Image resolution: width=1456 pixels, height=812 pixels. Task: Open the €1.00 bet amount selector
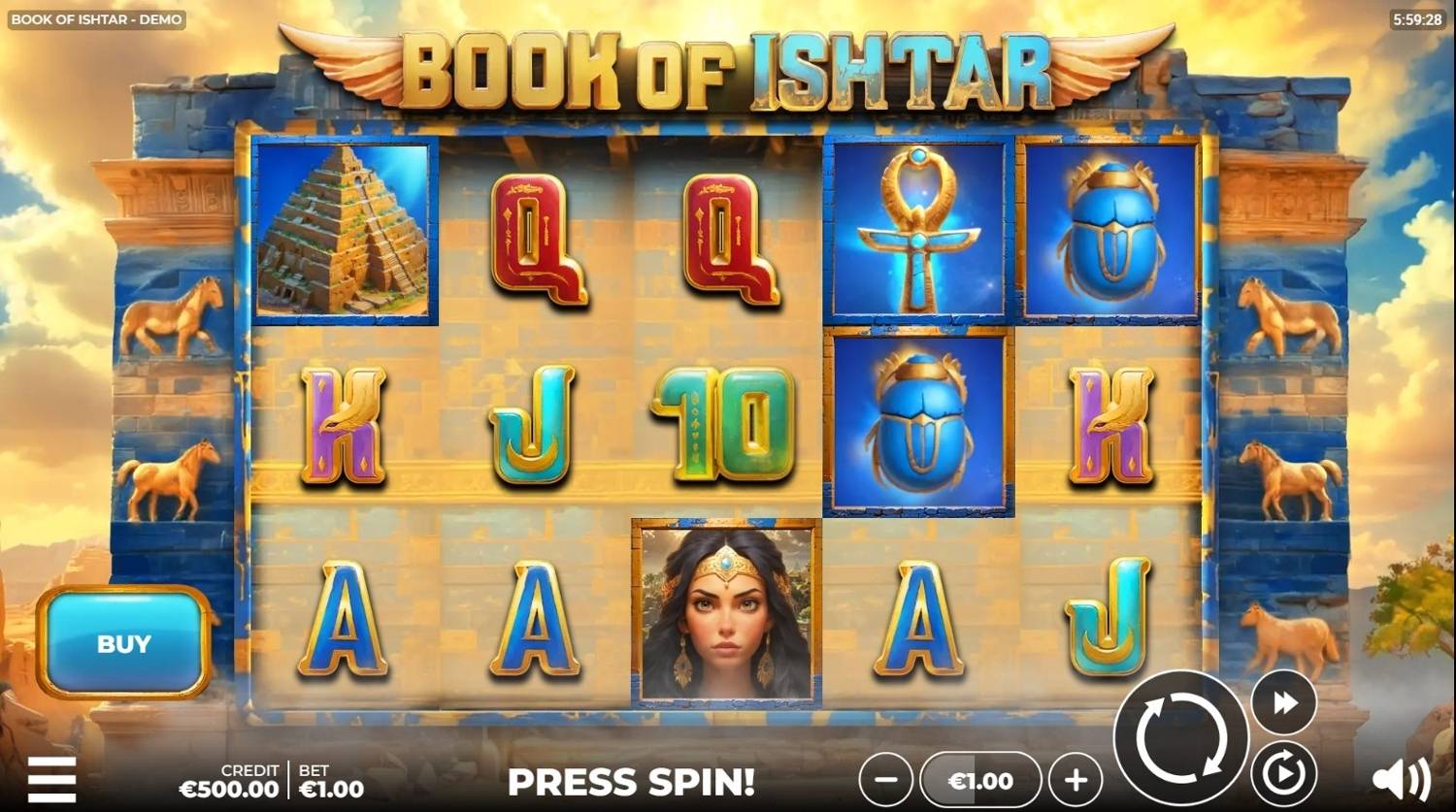point(978,779)
